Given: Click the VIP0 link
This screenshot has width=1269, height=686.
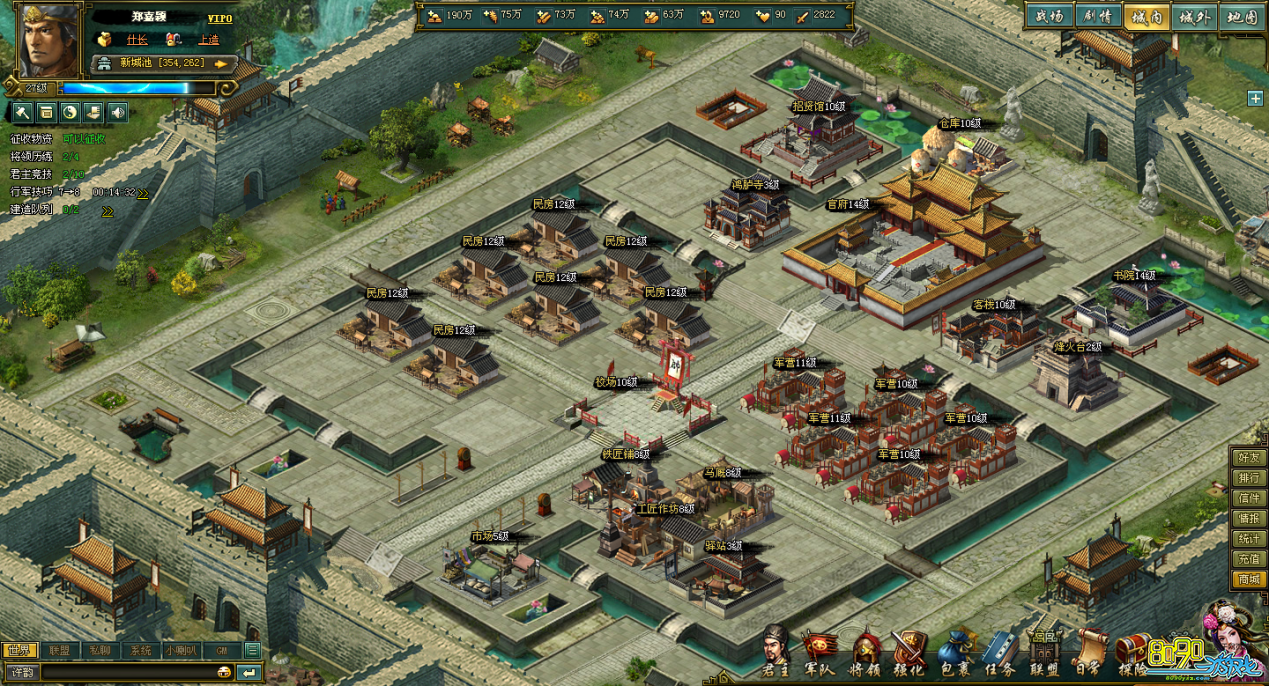Looking at the screenshot, I should point(220,18).
